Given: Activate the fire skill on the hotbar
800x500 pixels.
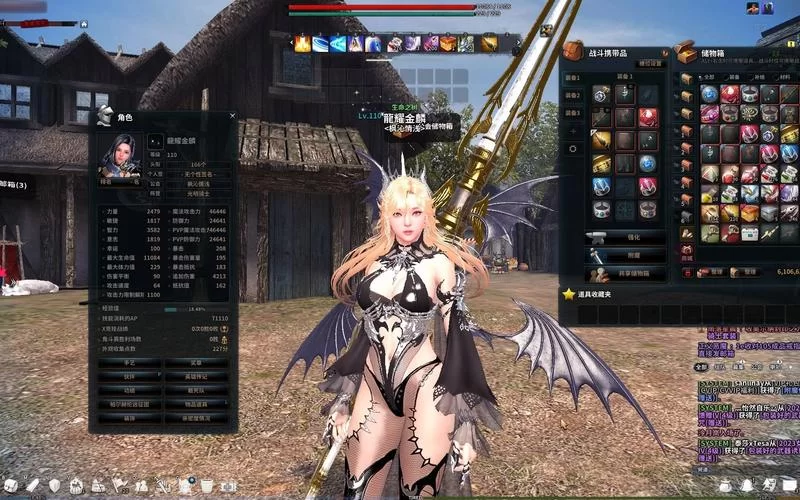Looking at the screenshot, I should pyautogui.click(x=302, y=44).
